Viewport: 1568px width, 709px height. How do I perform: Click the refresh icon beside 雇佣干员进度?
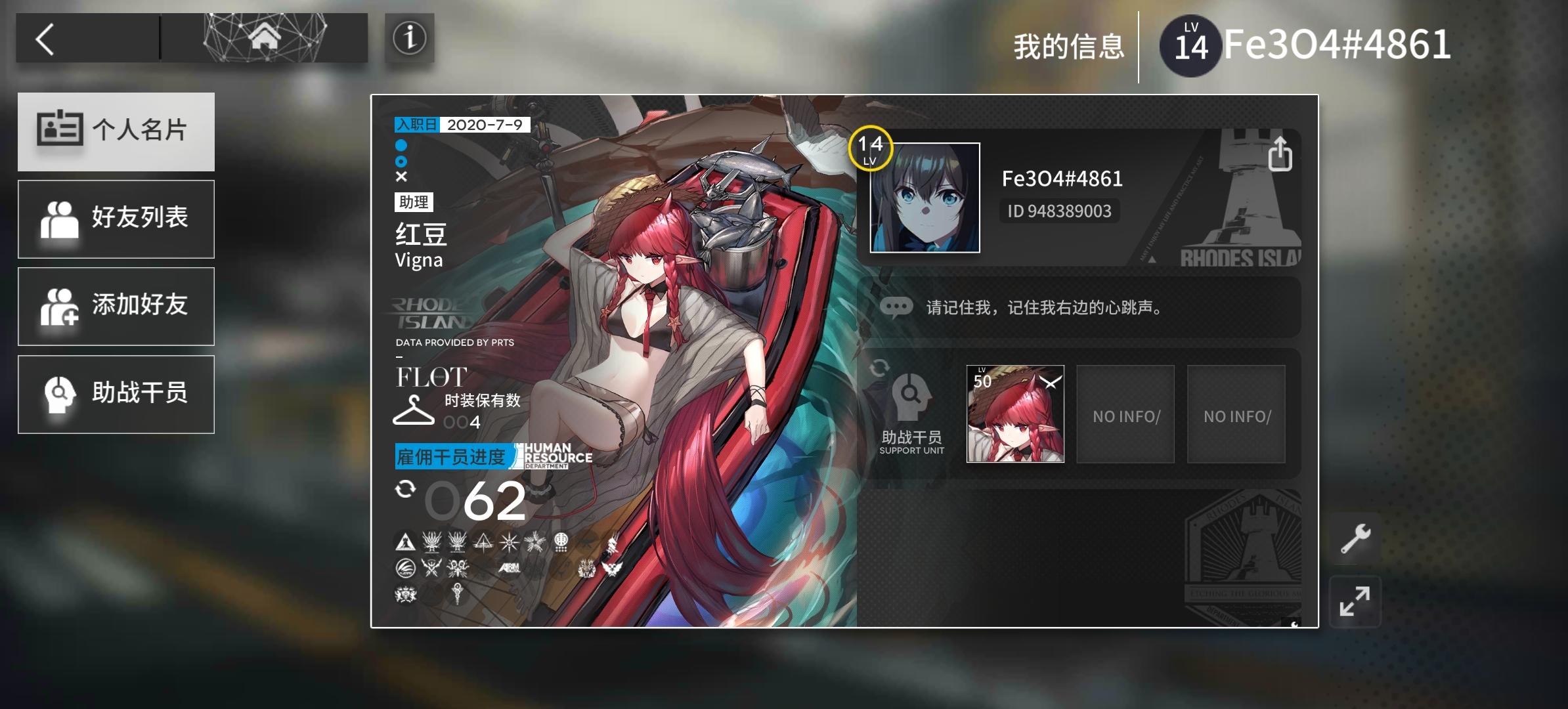tap(406, 489)
